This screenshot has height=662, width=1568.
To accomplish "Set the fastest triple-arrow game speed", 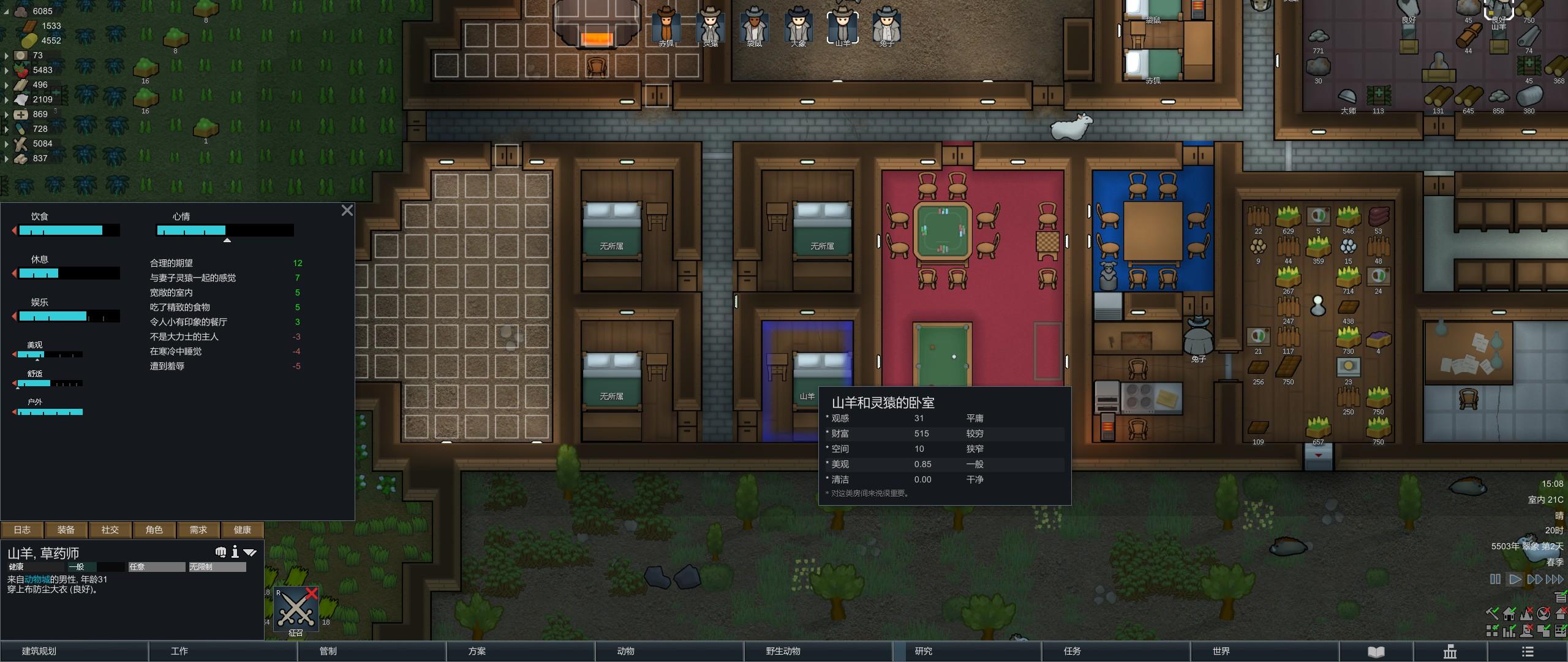I will (x=1555, y=579).
